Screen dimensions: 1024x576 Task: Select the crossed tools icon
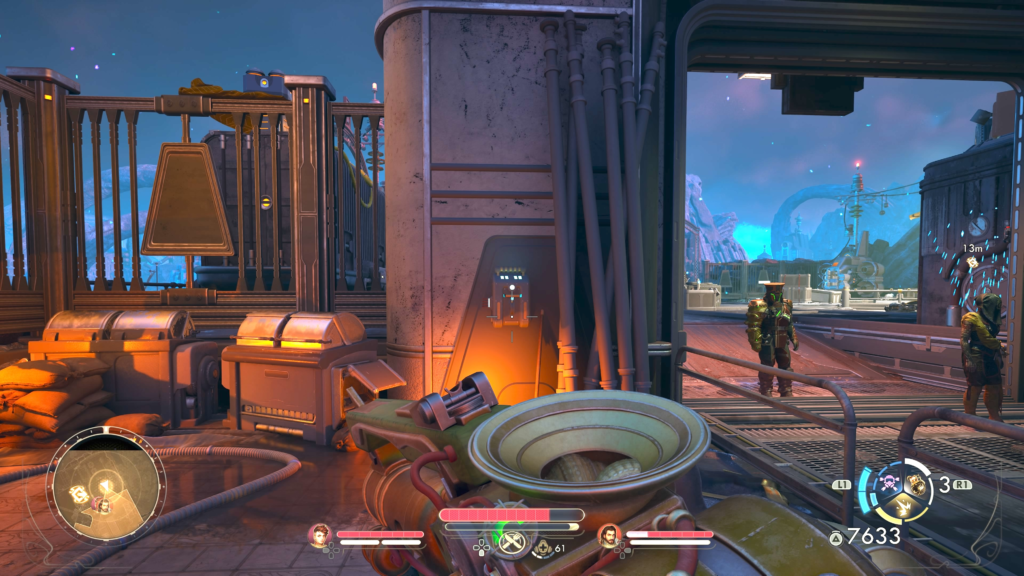pyautogui.click(x=512, y=543)
